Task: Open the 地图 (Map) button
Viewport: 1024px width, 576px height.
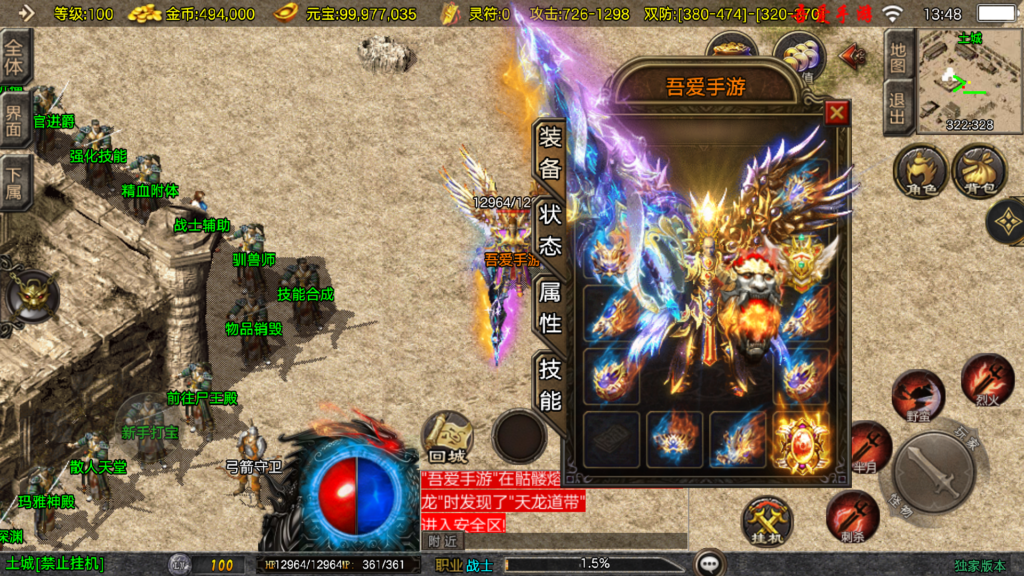Action: click(898, 56)
